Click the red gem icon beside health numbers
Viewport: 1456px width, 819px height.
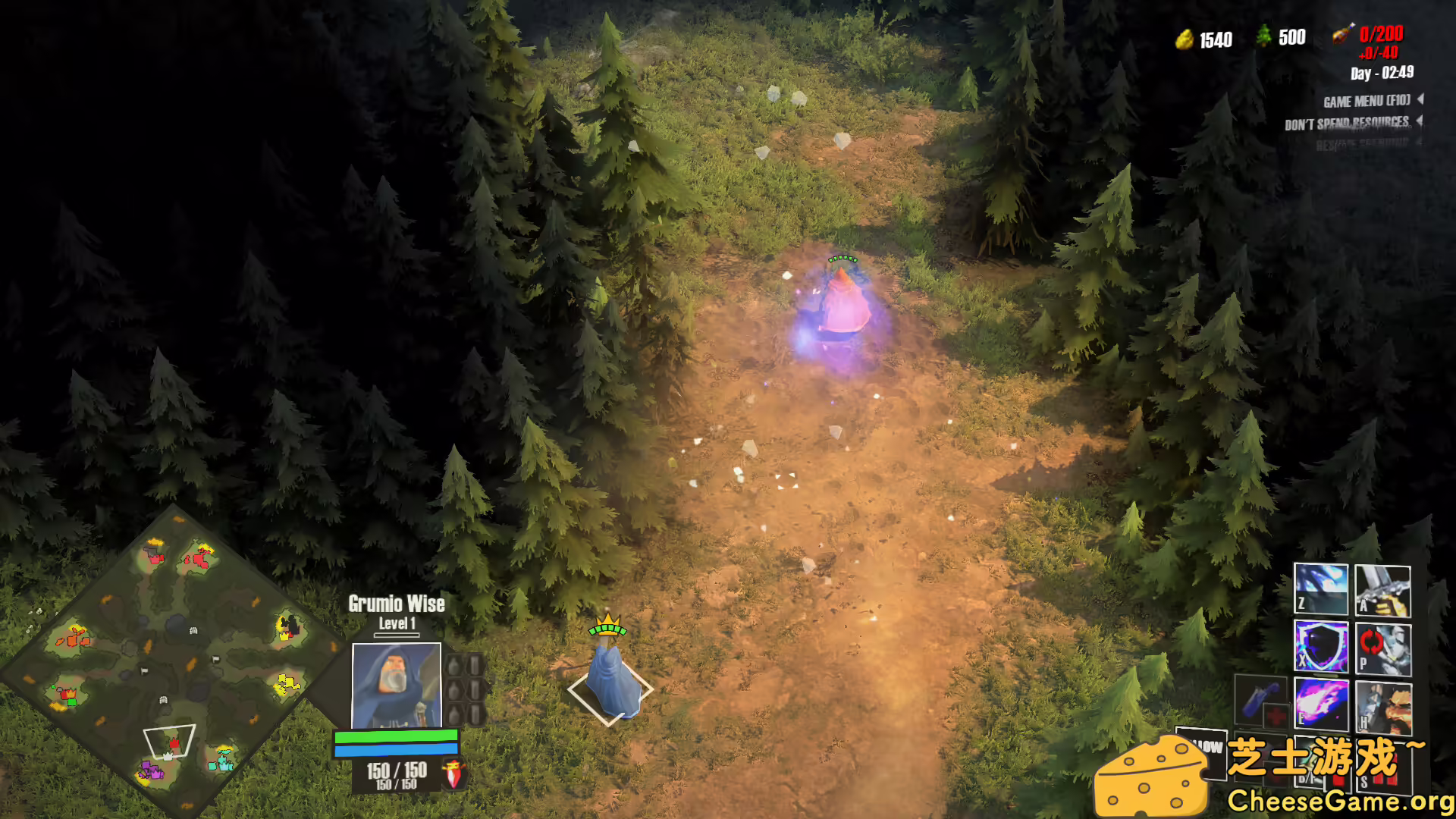click(453, 774)
